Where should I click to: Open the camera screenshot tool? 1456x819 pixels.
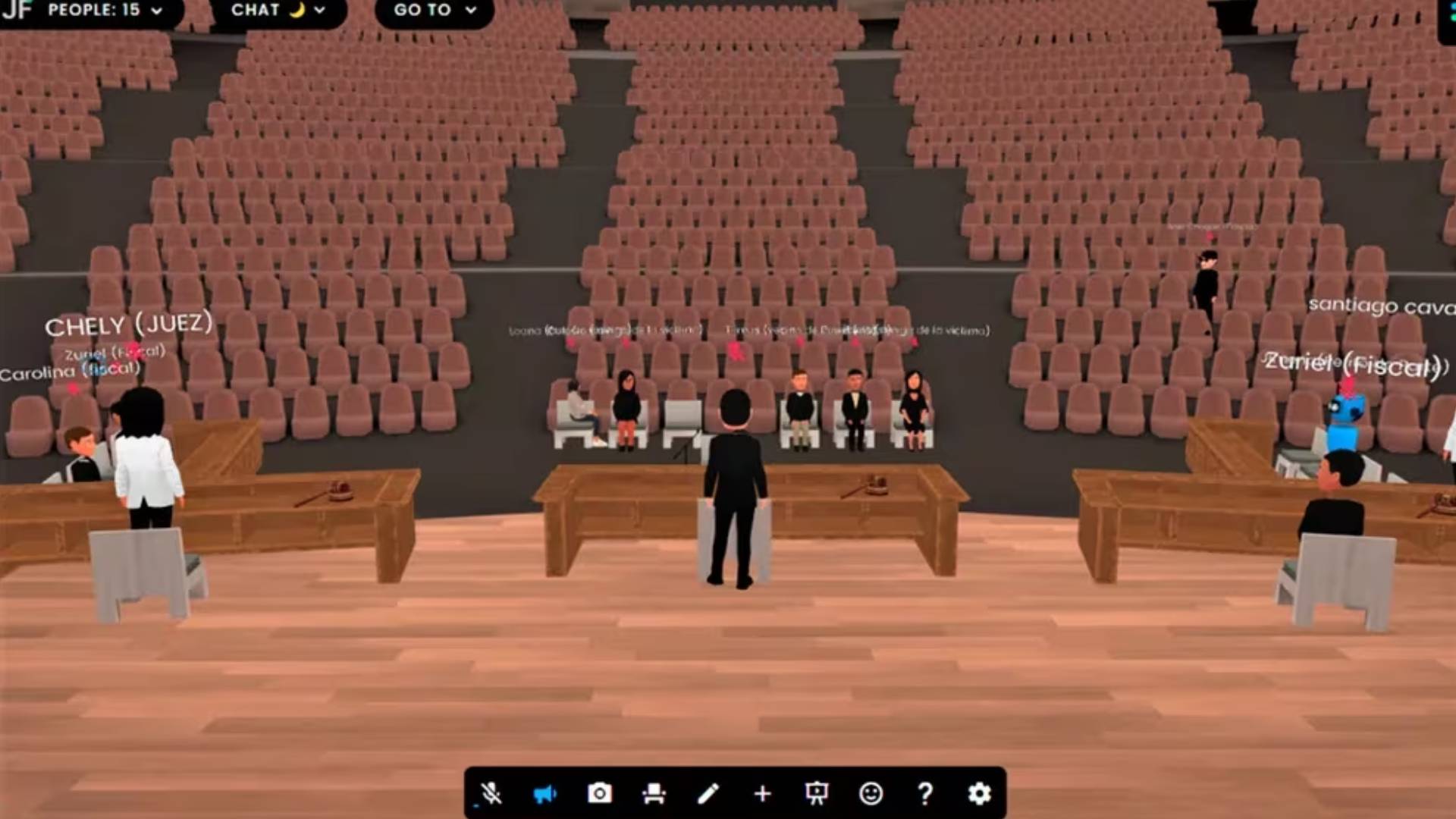601,793
